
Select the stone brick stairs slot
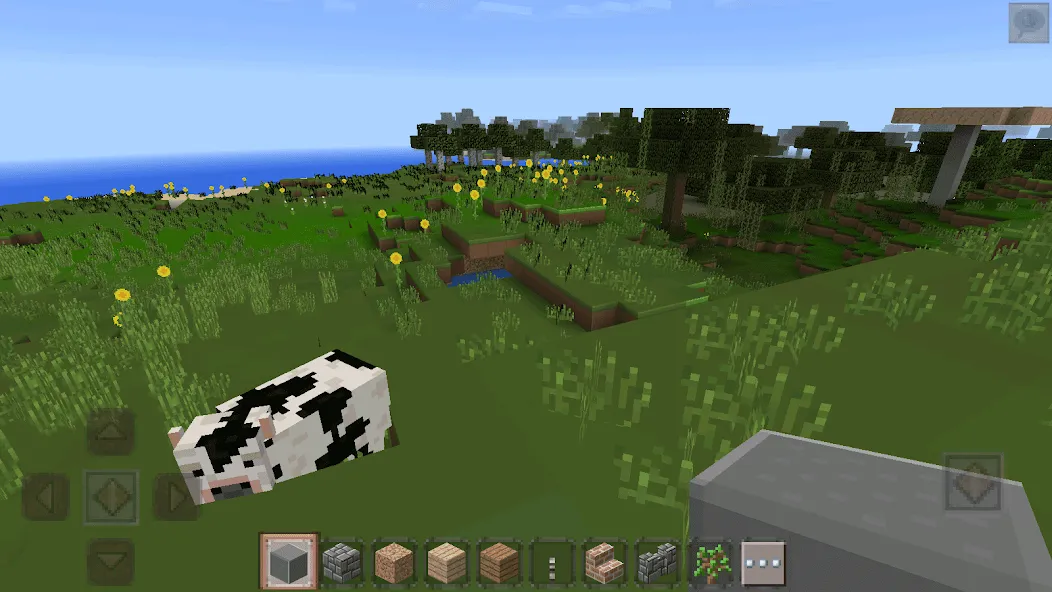point(658,562)
